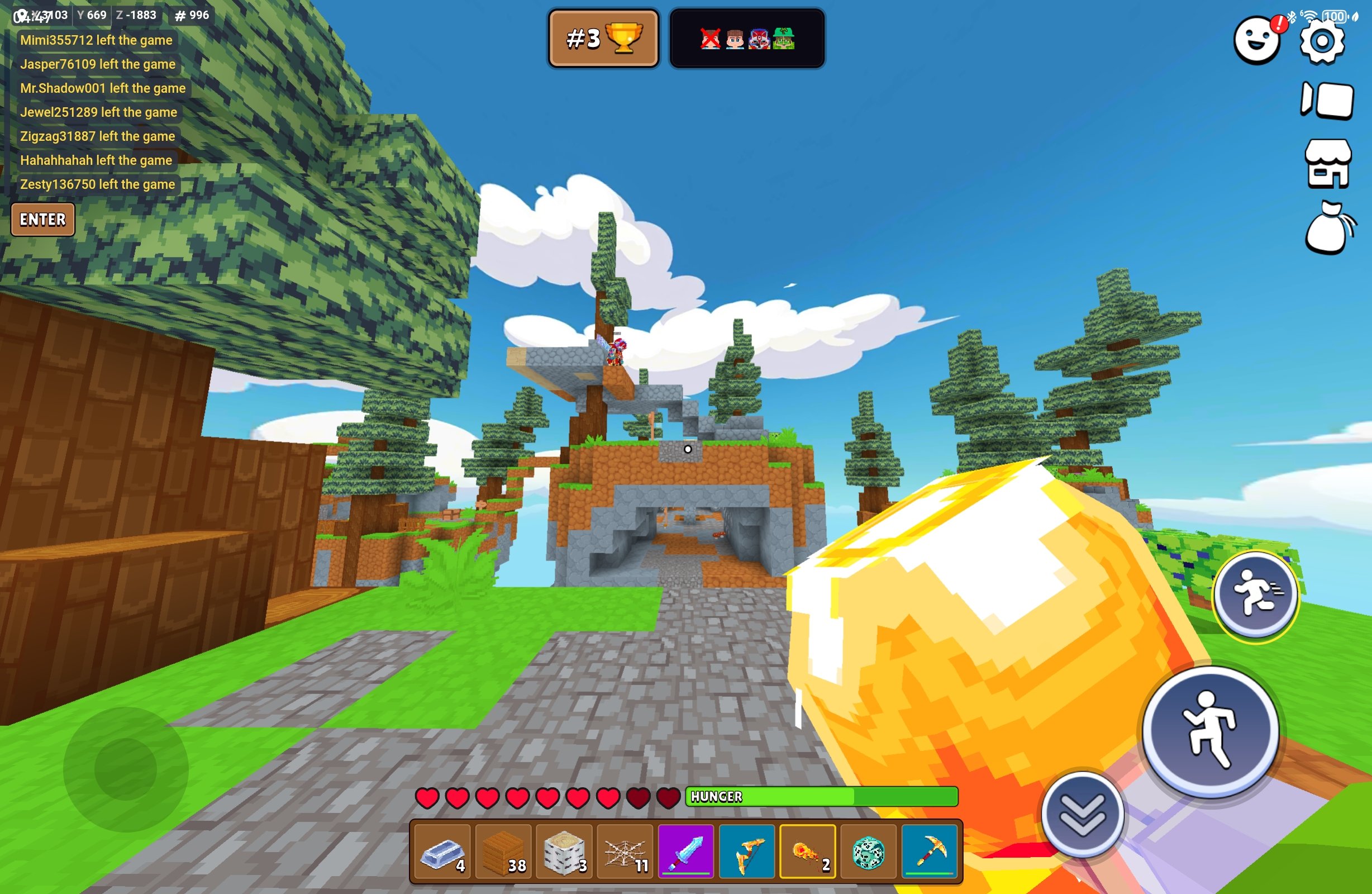1372x894 pixels.
Task: Select the wooden planks hotbar slot
Action: pyautogui.click(x=503, y=852)
